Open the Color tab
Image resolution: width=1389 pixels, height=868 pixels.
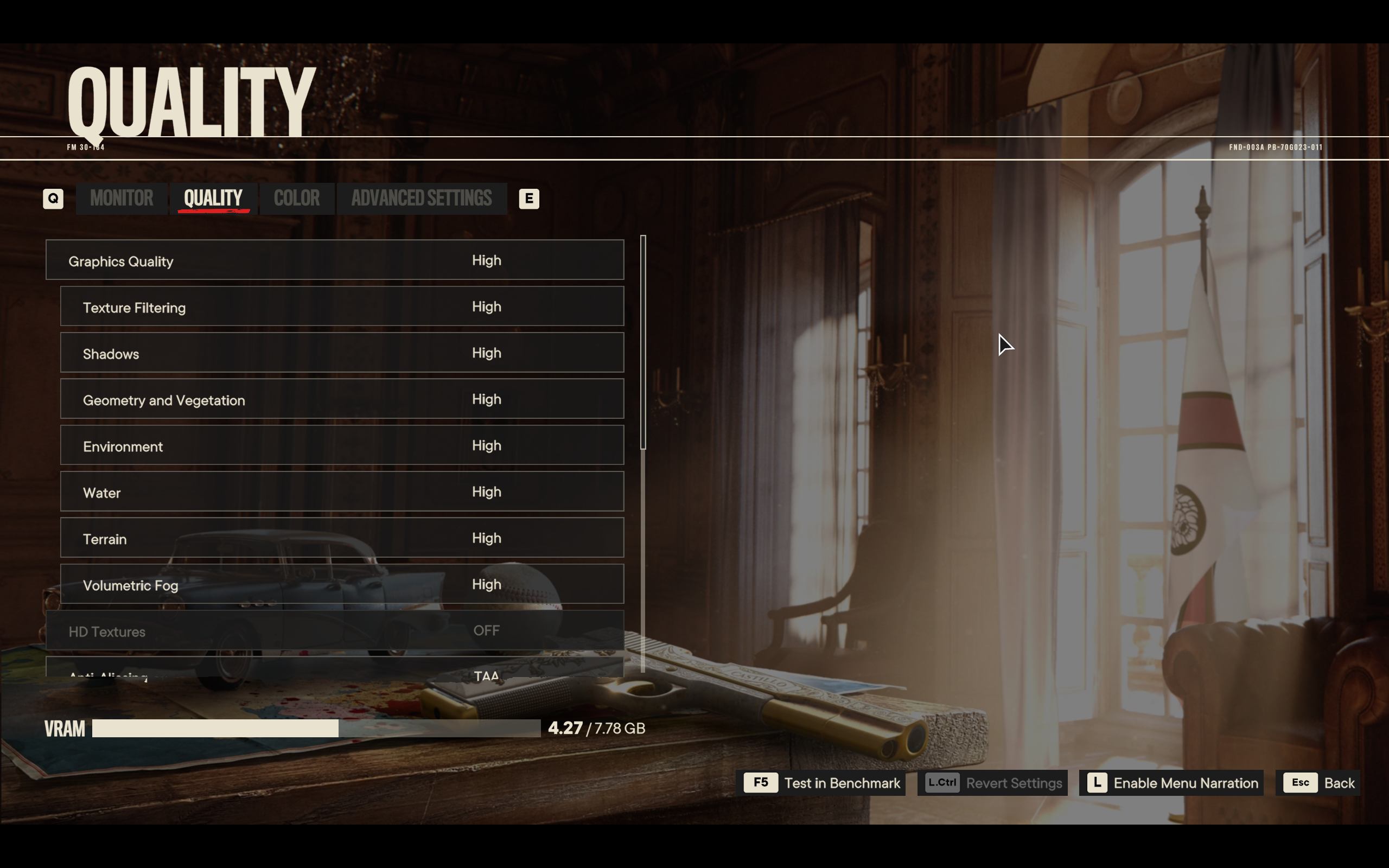click(297, 199)
